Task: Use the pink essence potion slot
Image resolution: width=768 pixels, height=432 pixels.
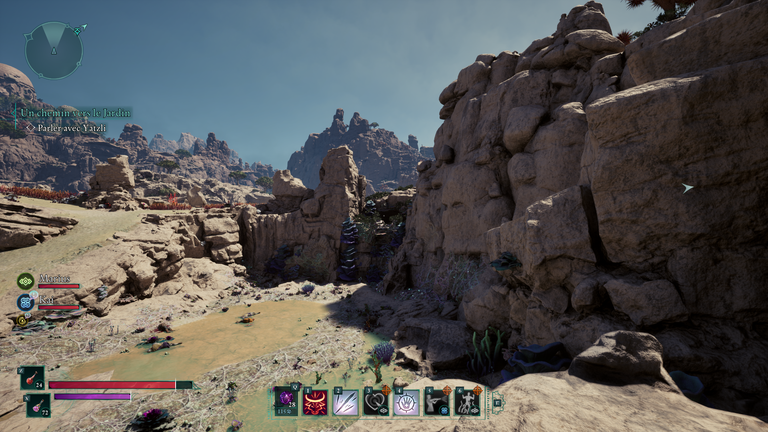Action: (38, 404)
